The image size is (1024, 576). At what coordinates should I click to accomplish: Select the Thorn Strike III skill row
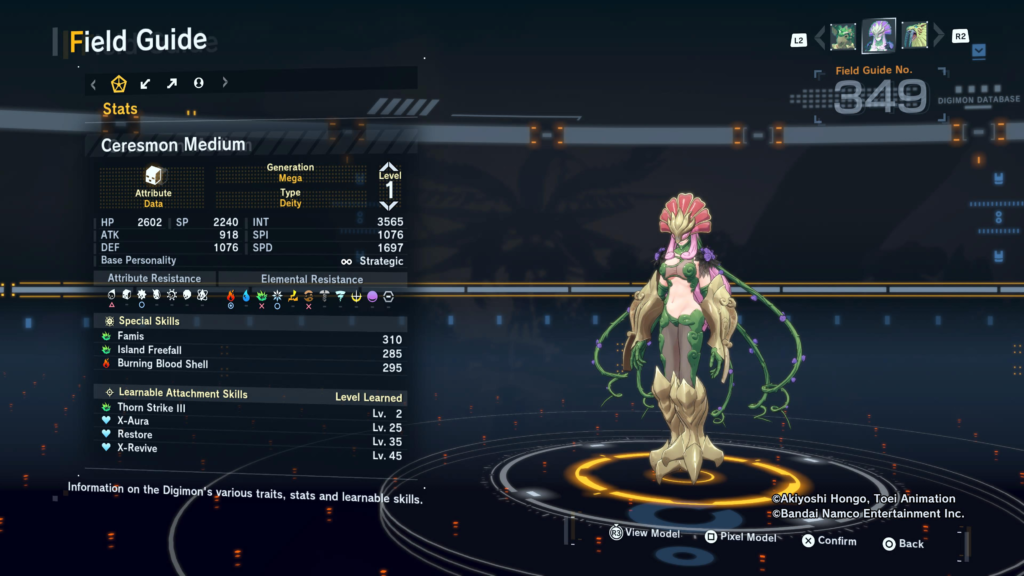coord(250,409)
